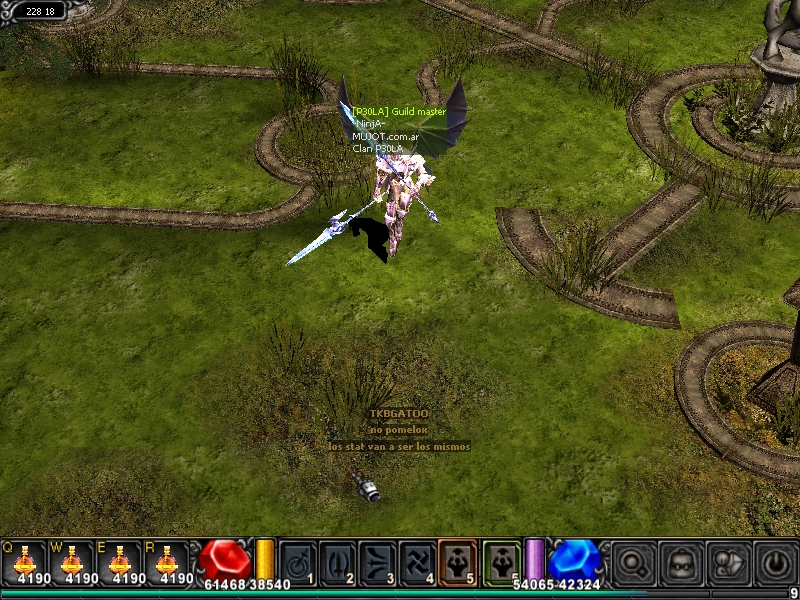
Task: Activate the orange-framed buff skill in slot 5
Action: click(x=458, y=562)
